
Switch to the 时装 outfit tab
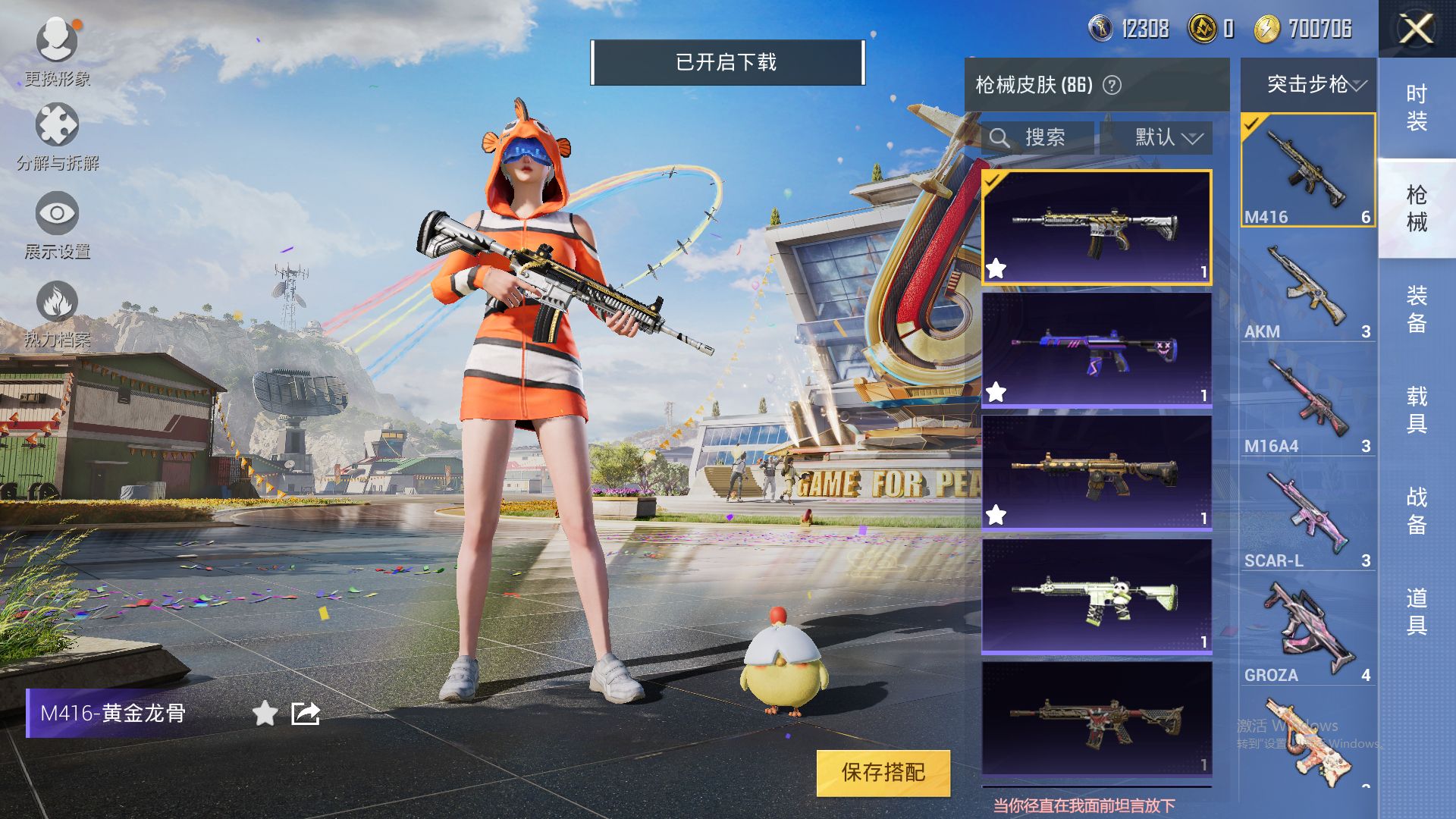pyautogui.click(x=1417, y=107)
